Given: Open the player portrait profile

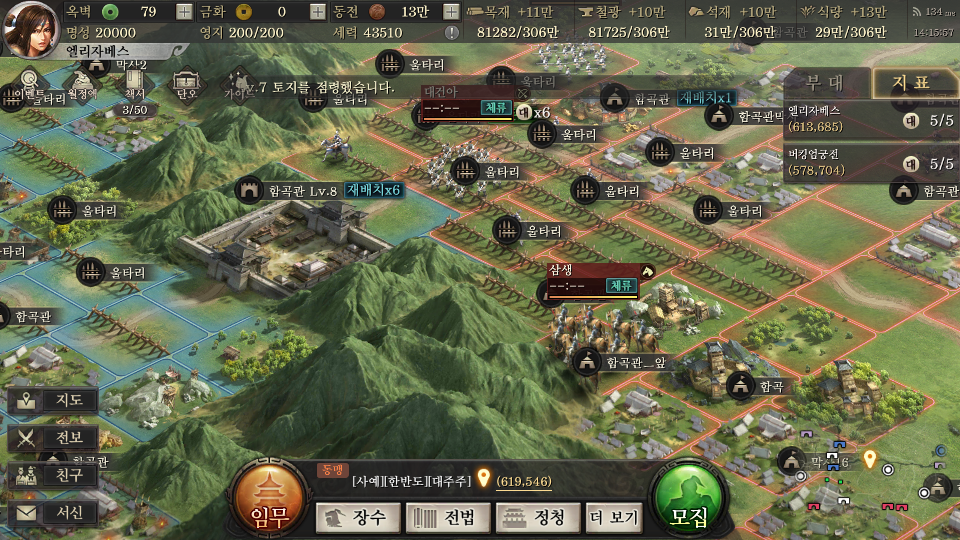Looking at the screenshot, I should tap(30, 27).
